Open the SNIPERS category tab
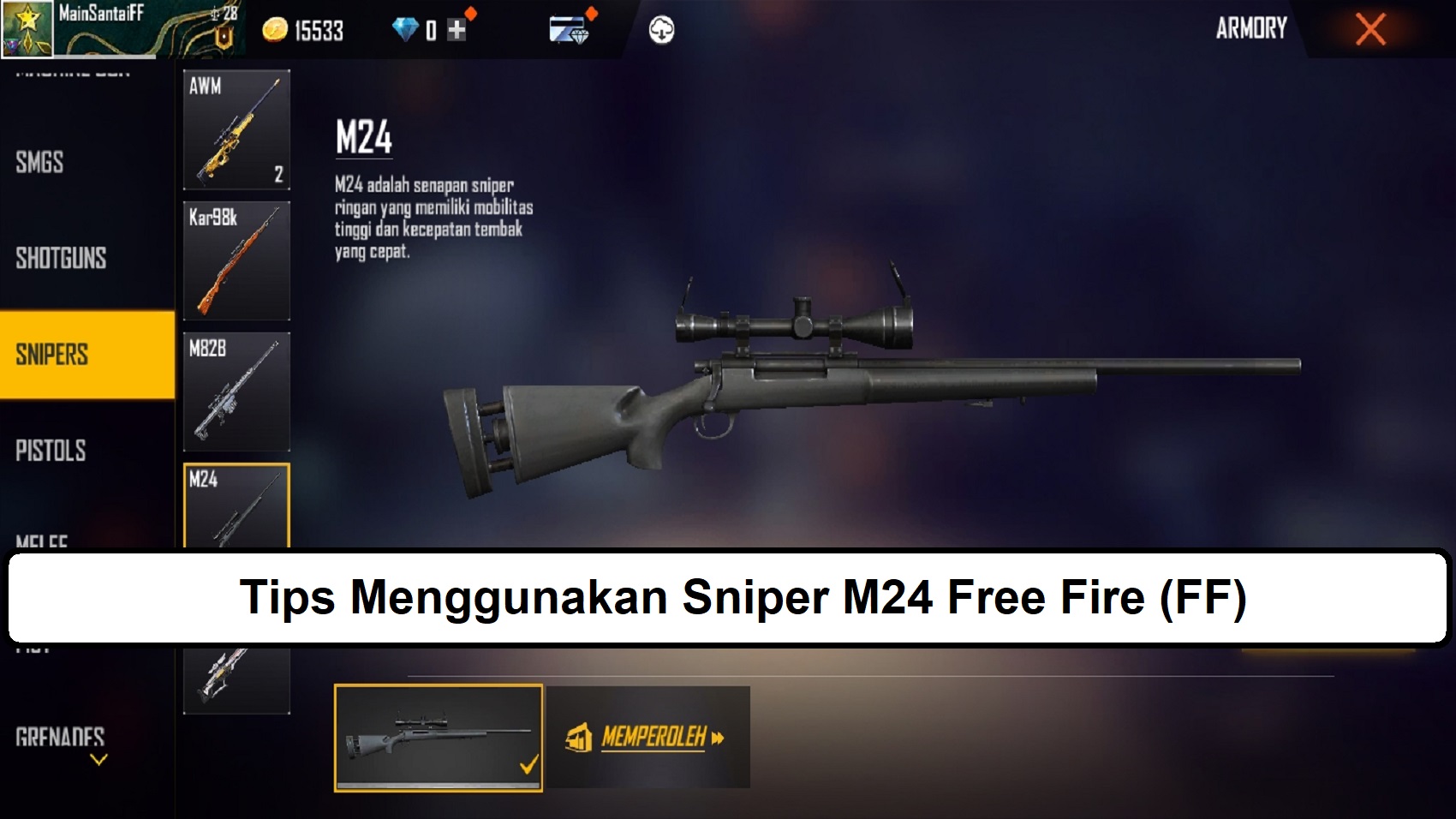 coord(53,355)
